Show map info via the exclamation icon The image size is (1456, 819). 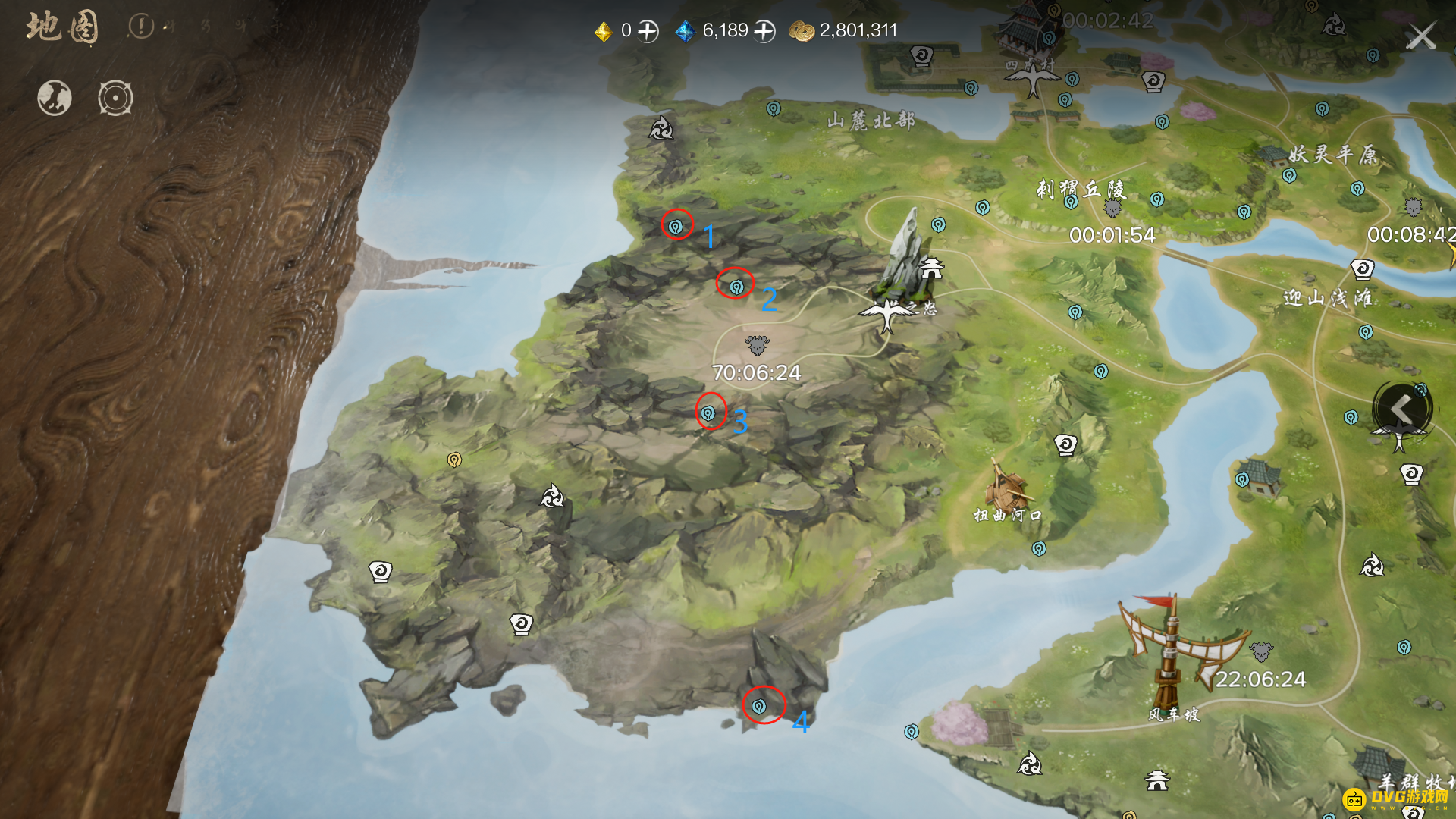point(140,27)
